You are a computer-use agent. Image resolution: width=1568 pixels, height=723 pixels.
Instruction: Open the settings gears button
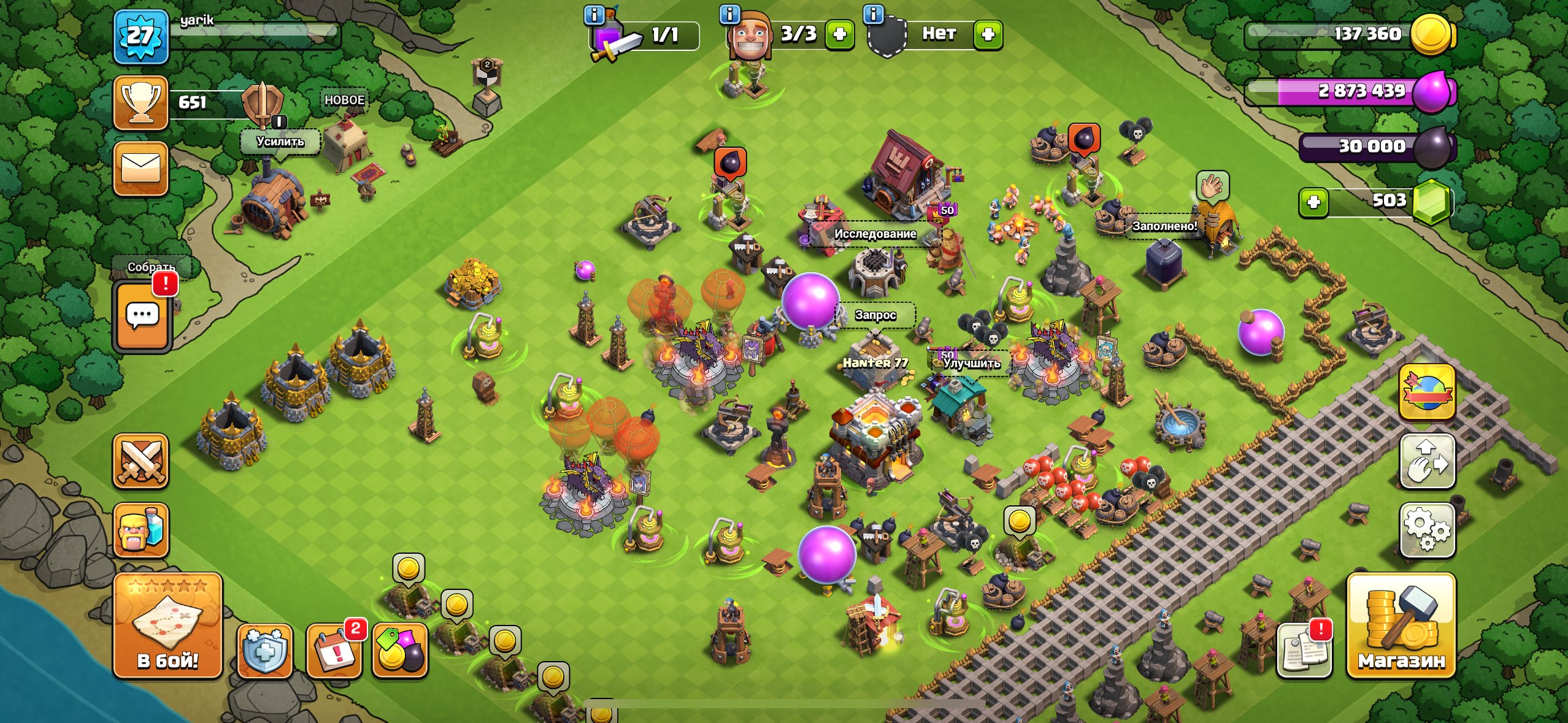1427,530
